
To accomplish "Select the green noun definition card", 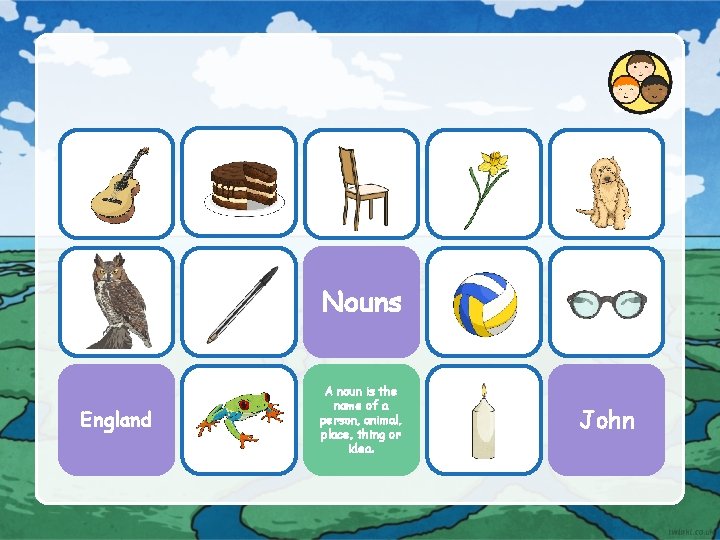I will (x=361, y=420).
